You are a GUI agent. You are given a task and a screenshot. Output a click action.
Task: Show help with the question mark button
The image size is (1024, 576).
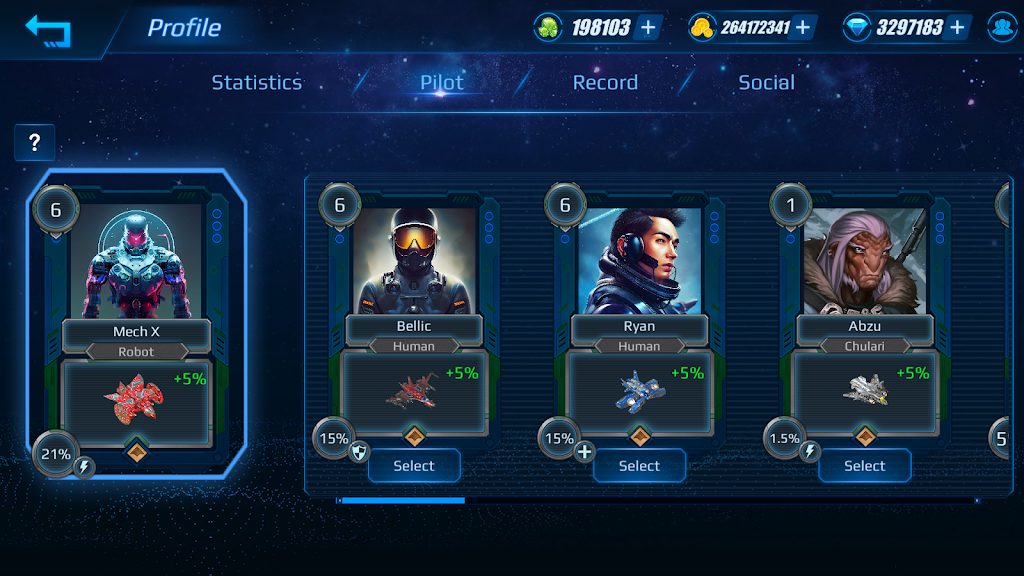point(34,143)
